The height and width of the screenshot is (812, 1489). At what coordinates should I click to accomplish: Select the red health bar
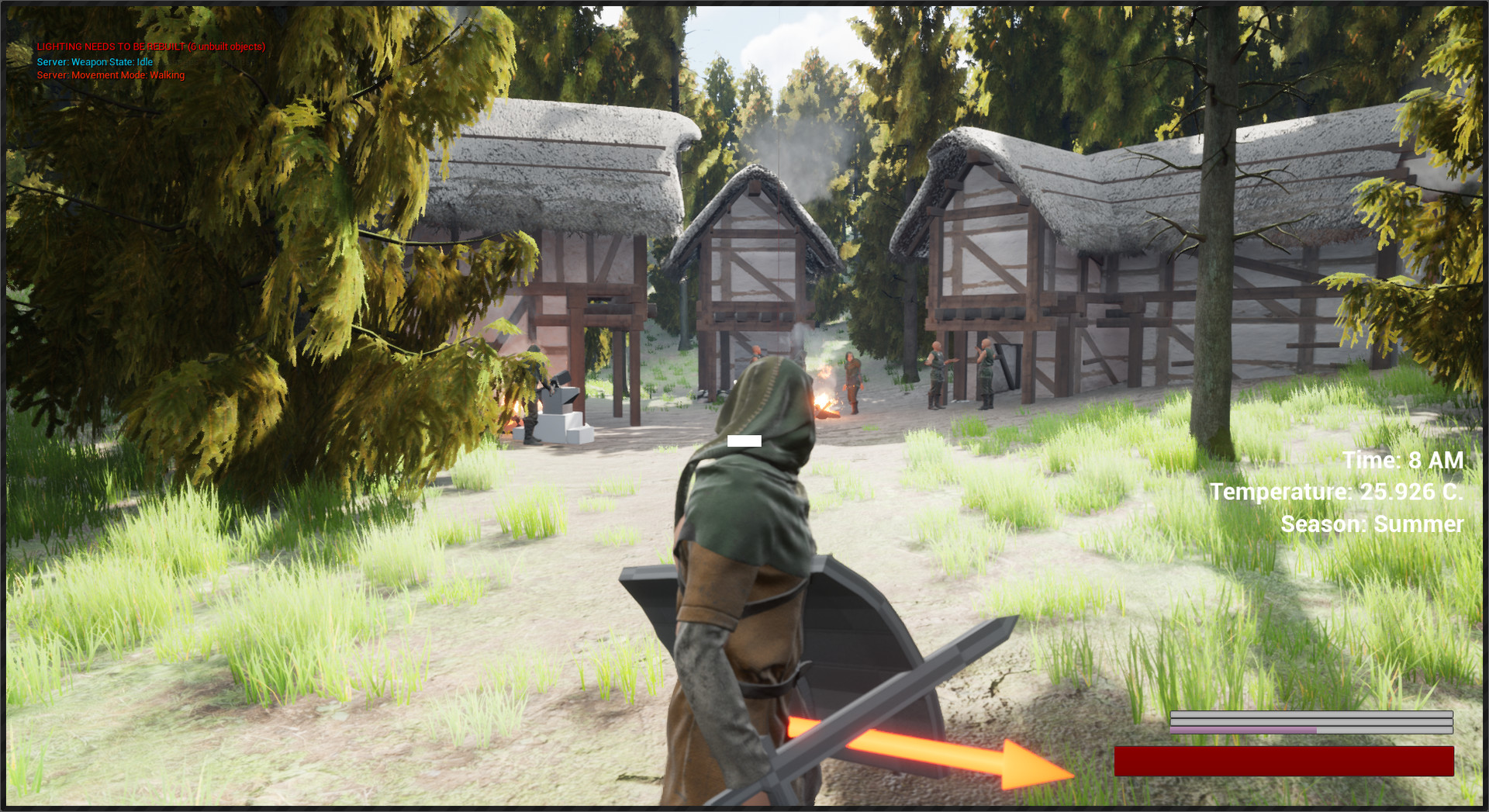coord(1283,762)
